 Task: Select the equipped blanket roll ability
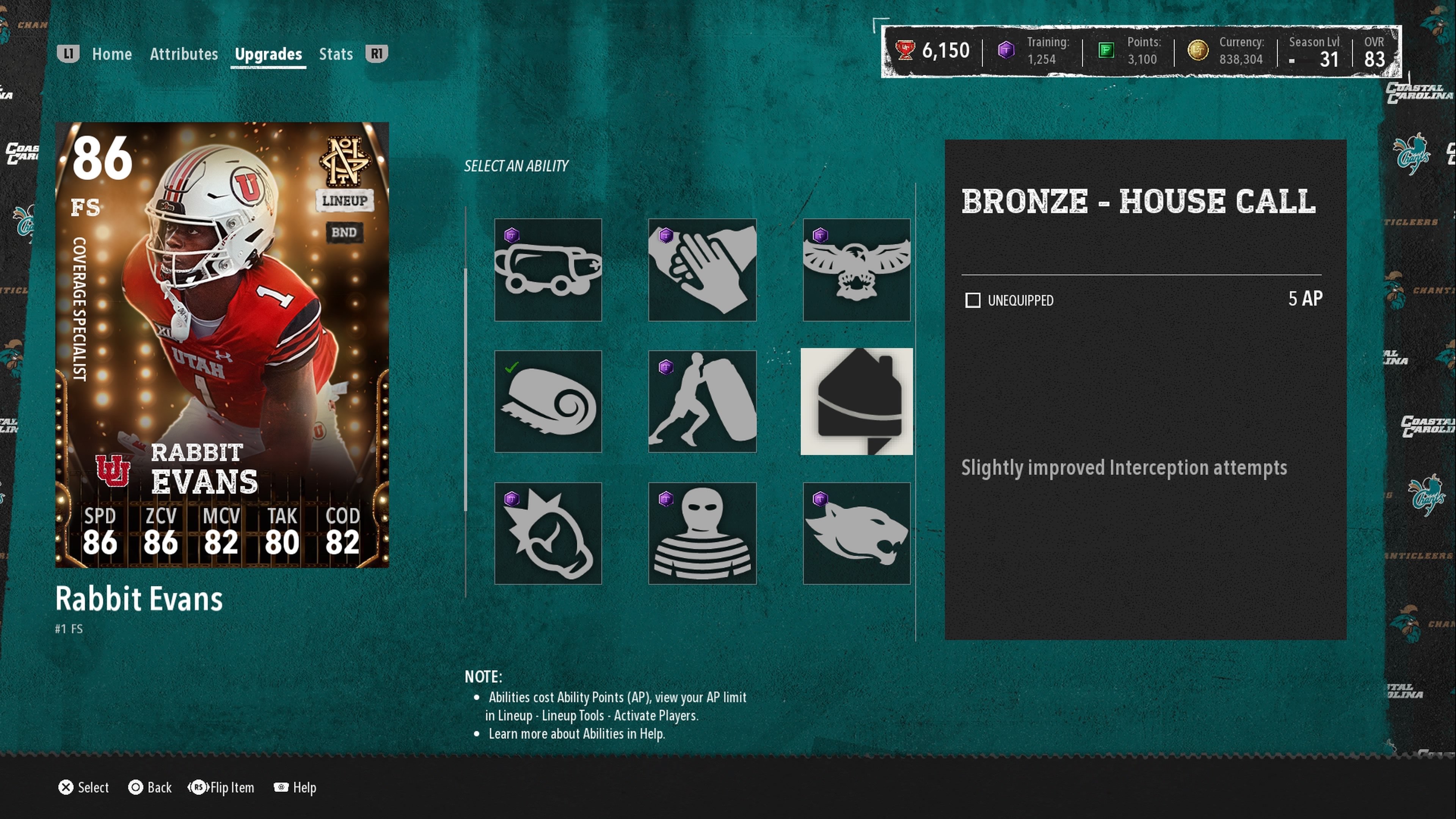548,401
